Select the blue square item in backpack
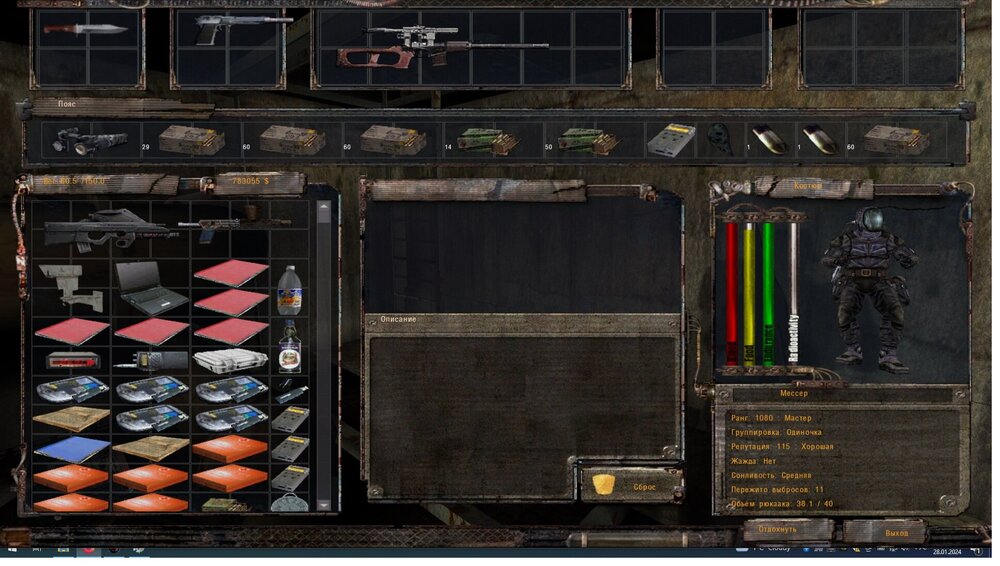The height and width of the screenshot is (566, 1000). click(71, 449)
